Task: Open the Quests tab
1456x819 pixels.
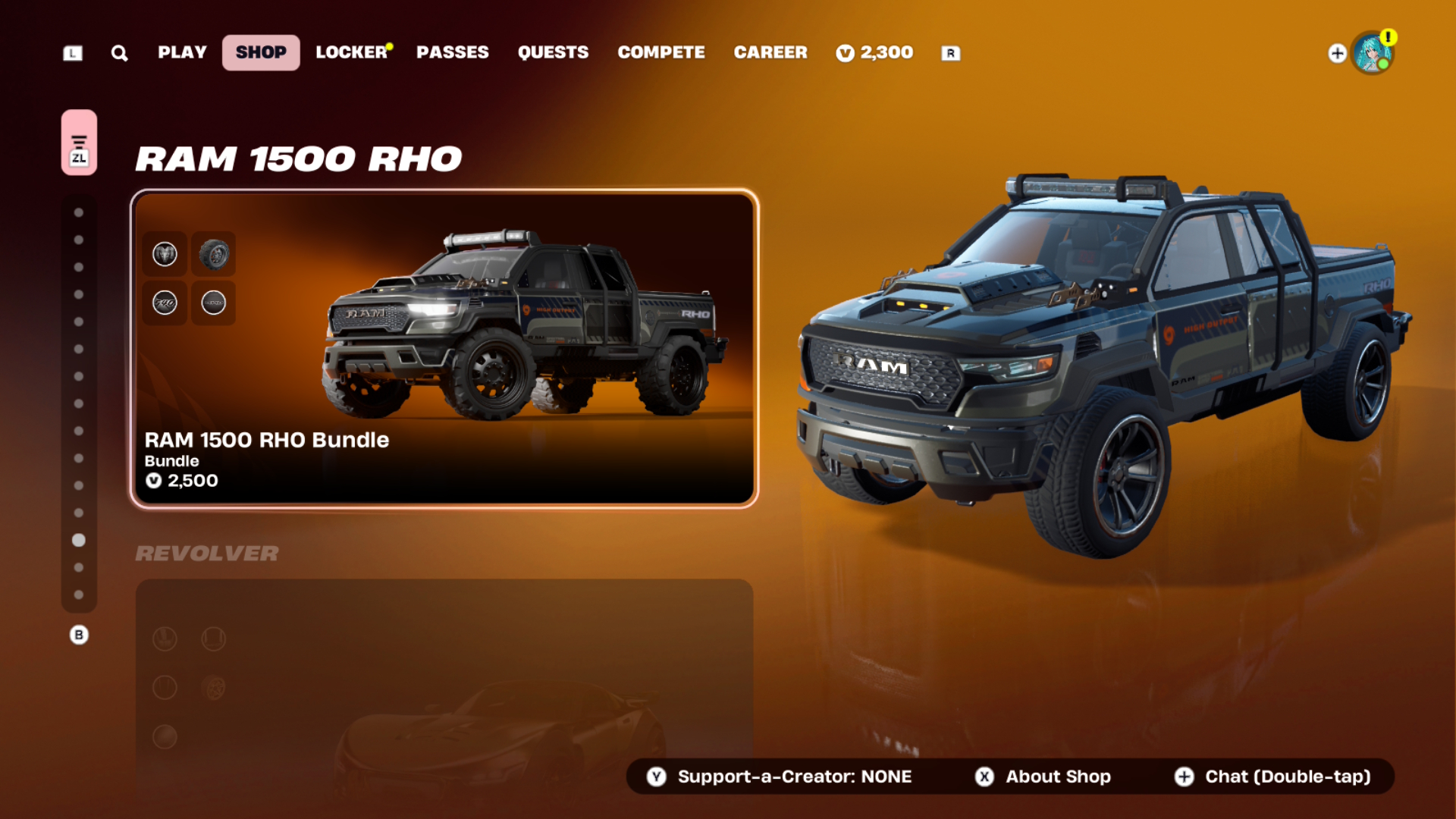Action: pos(553,52)
